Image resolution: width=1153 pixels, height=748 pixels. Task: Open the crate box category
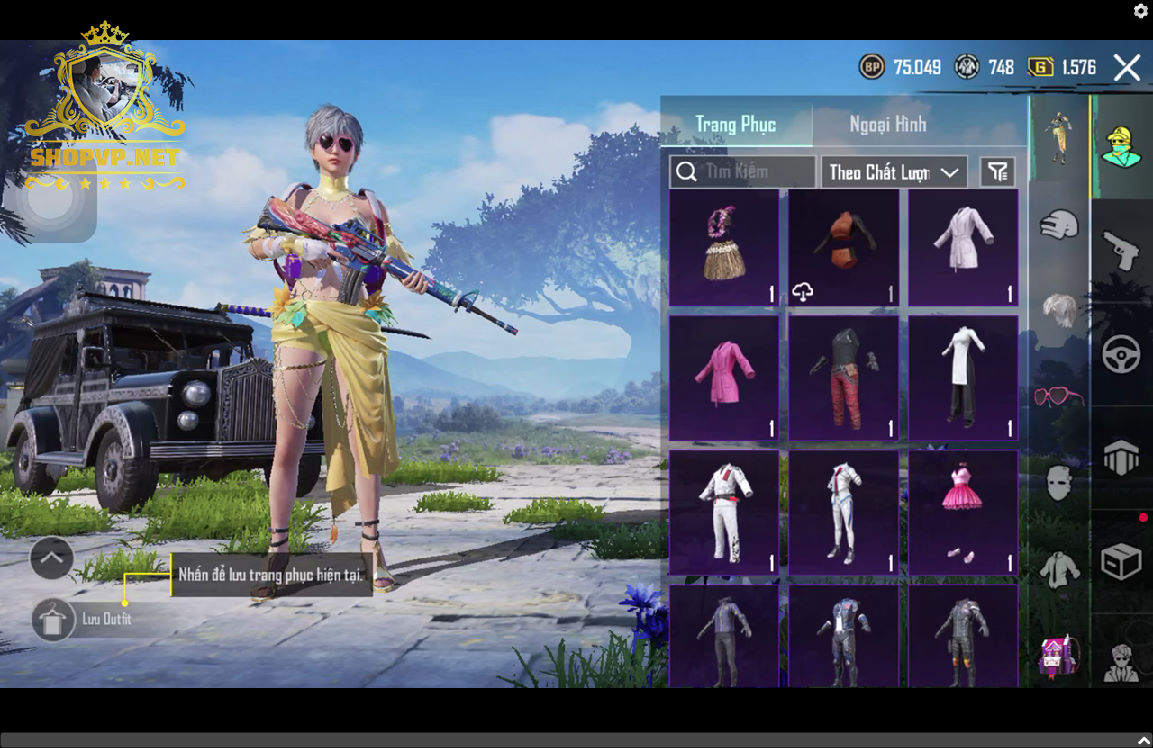1121,561
